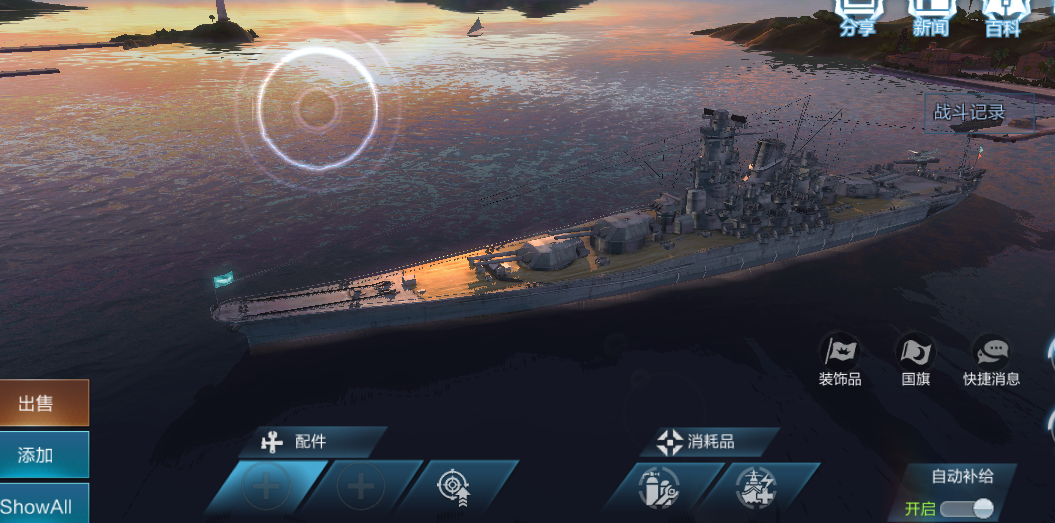This screenshot has width=1055, height=523.
Task: Select the crosshair upgrade accessory slot
Action: click(456, 488)
